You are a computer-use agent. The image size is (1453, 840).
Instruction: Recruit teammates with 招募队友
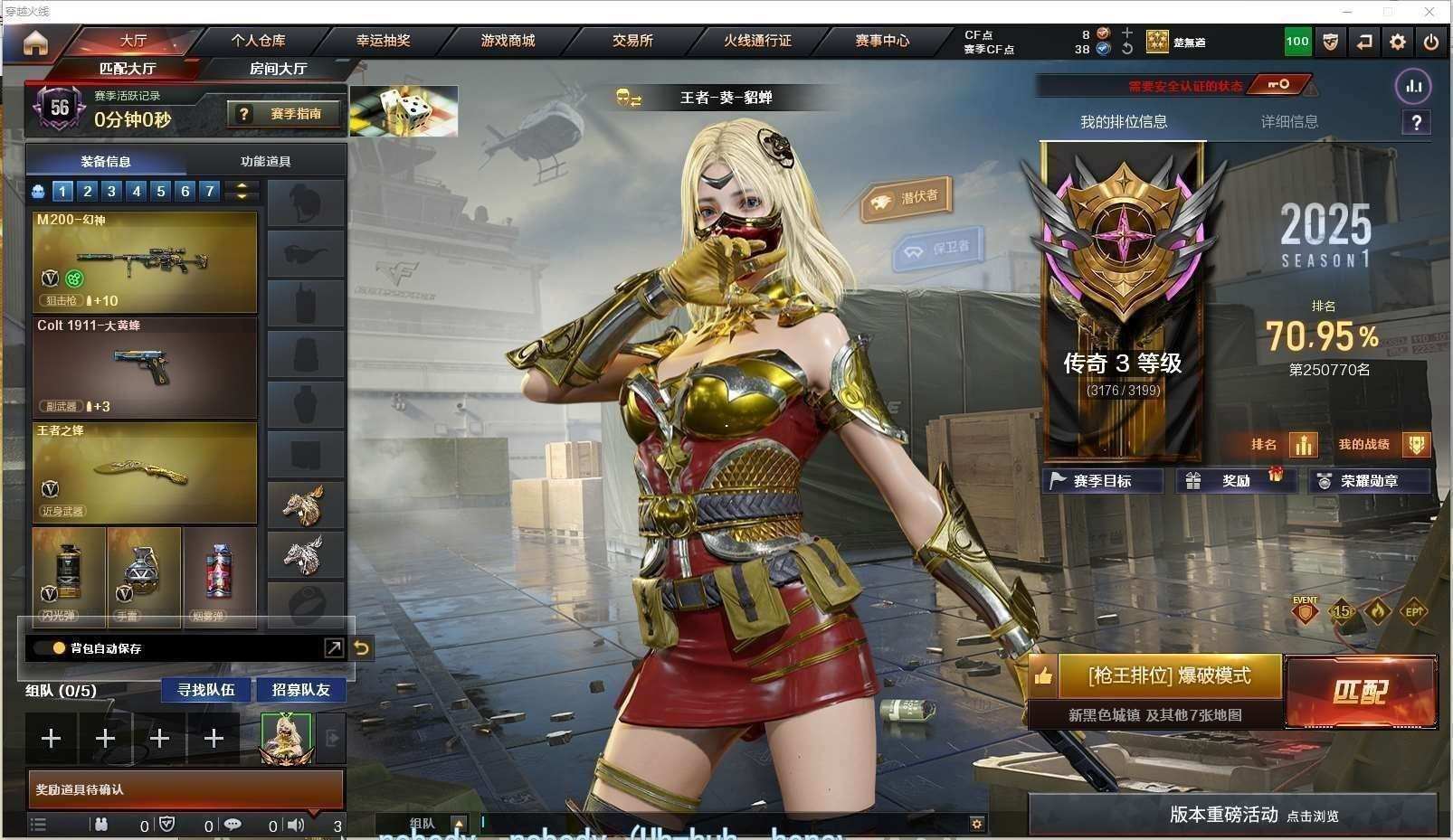pos(301,690)
